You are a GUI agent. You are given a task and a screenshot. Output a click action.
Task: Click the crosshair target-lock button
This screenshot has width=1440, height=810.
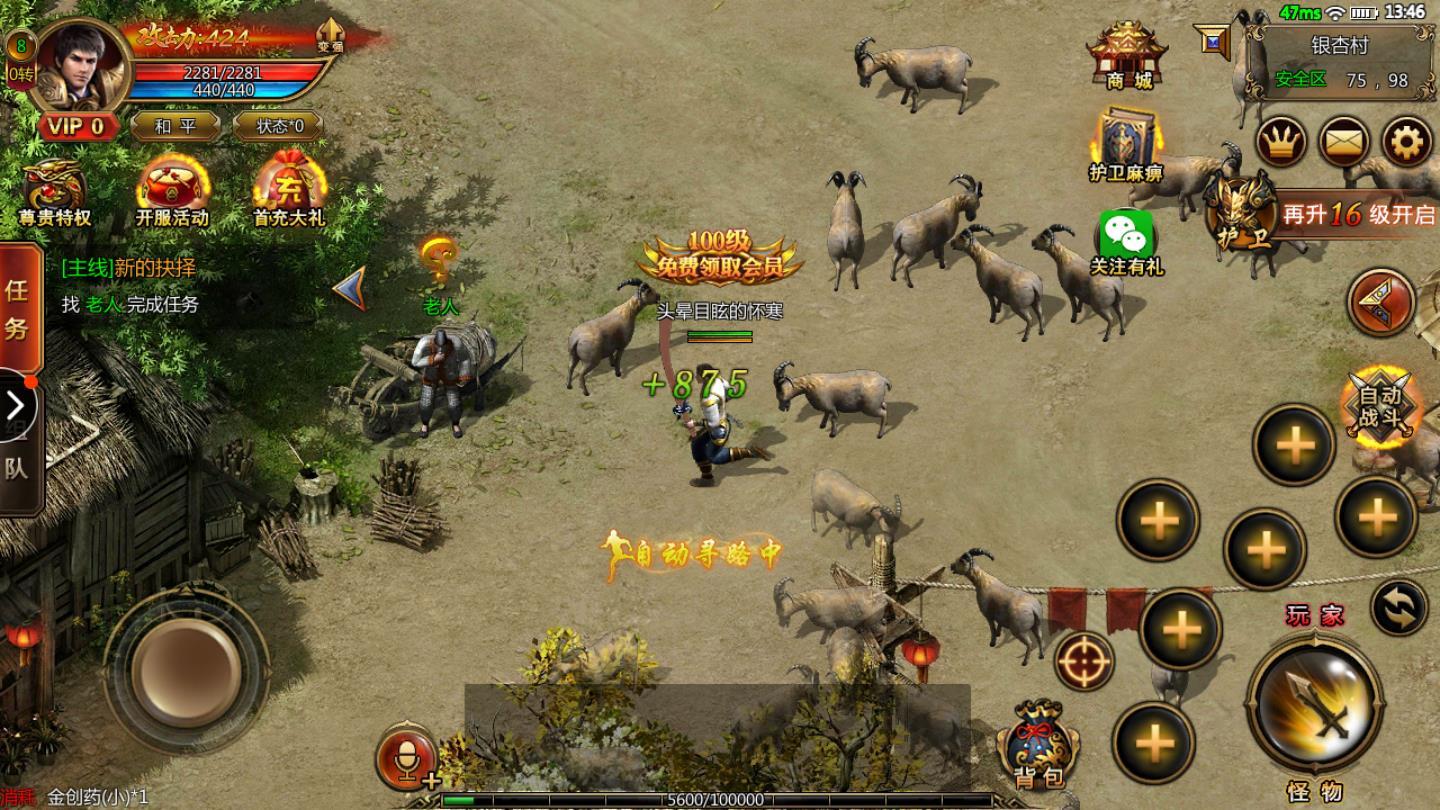click(x=1083, y=661)
